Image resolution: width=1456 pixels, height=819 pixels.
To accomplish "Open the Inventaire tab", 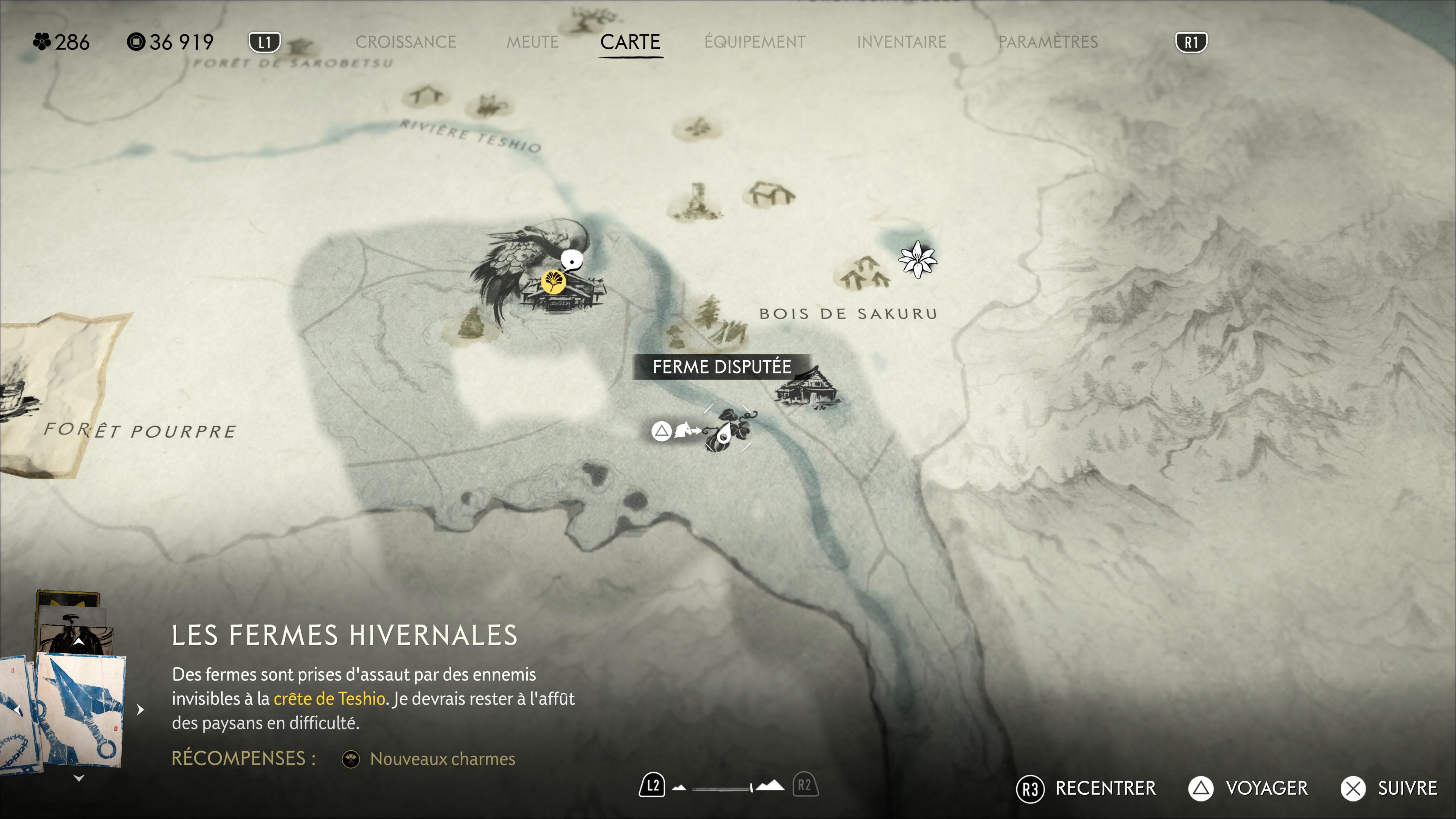I will [x=901, y=42].
